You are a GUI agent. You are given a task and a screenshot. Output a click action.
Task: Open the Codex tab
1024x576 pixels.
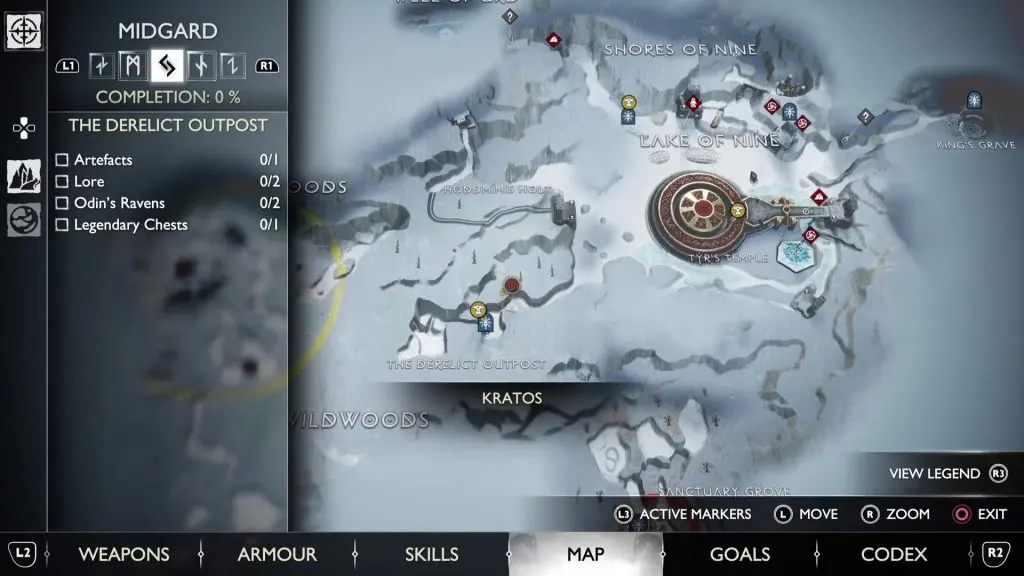click(894, 554)
